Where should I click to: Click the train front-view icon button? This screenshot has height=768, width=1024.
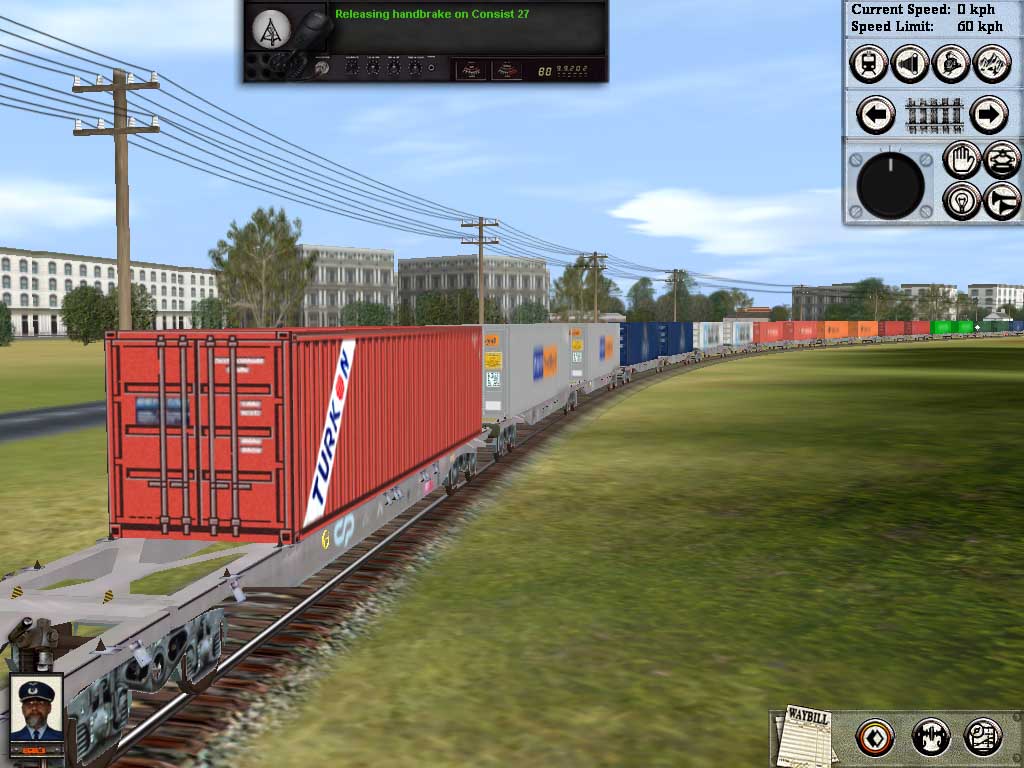click(869, 63)
